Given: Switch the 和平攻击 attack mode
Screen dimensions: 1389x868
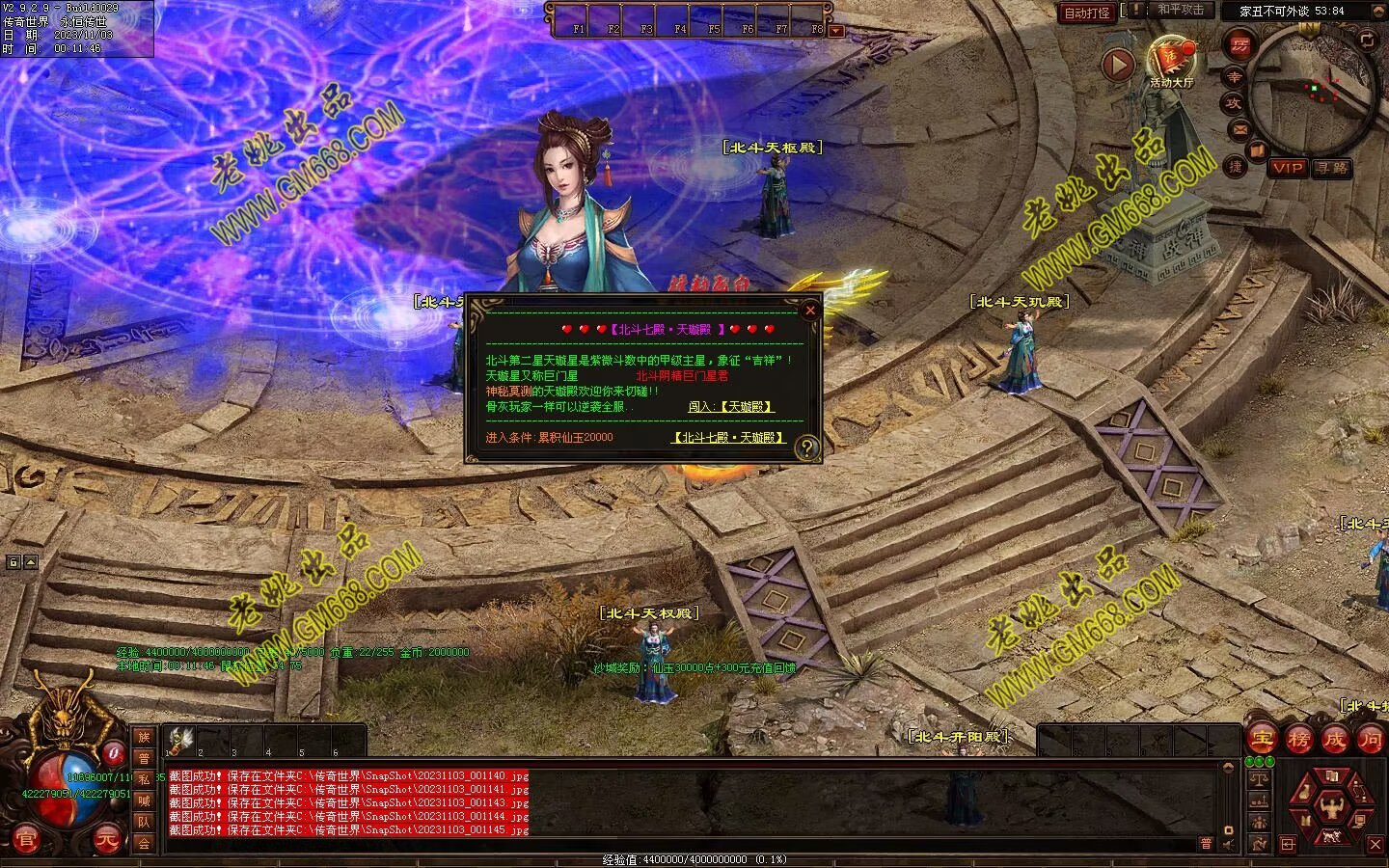Looking at the screenshot, I should coord(1181,10).
